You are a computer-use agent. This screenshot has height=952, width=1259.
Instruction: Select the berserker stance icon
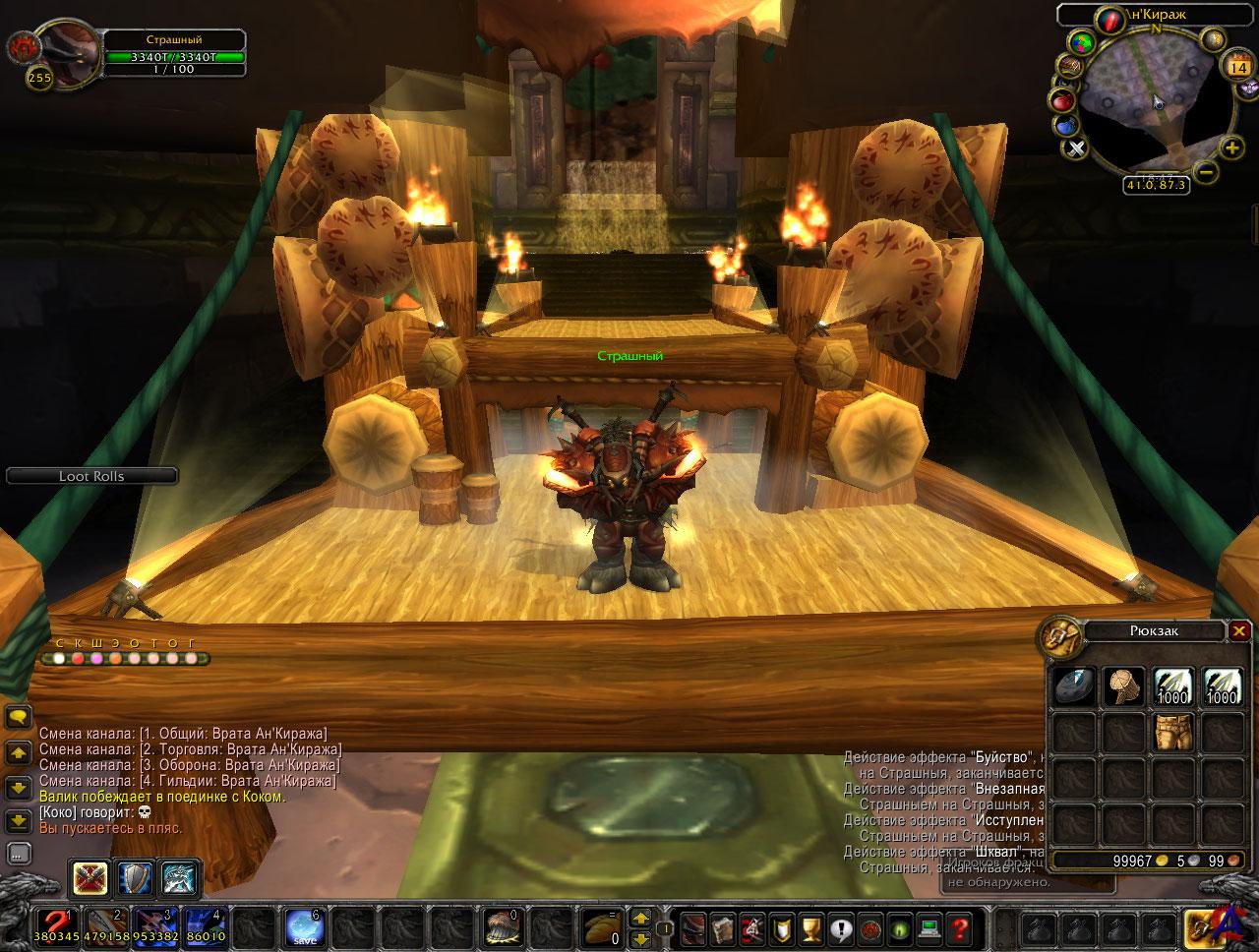point(180,878)
